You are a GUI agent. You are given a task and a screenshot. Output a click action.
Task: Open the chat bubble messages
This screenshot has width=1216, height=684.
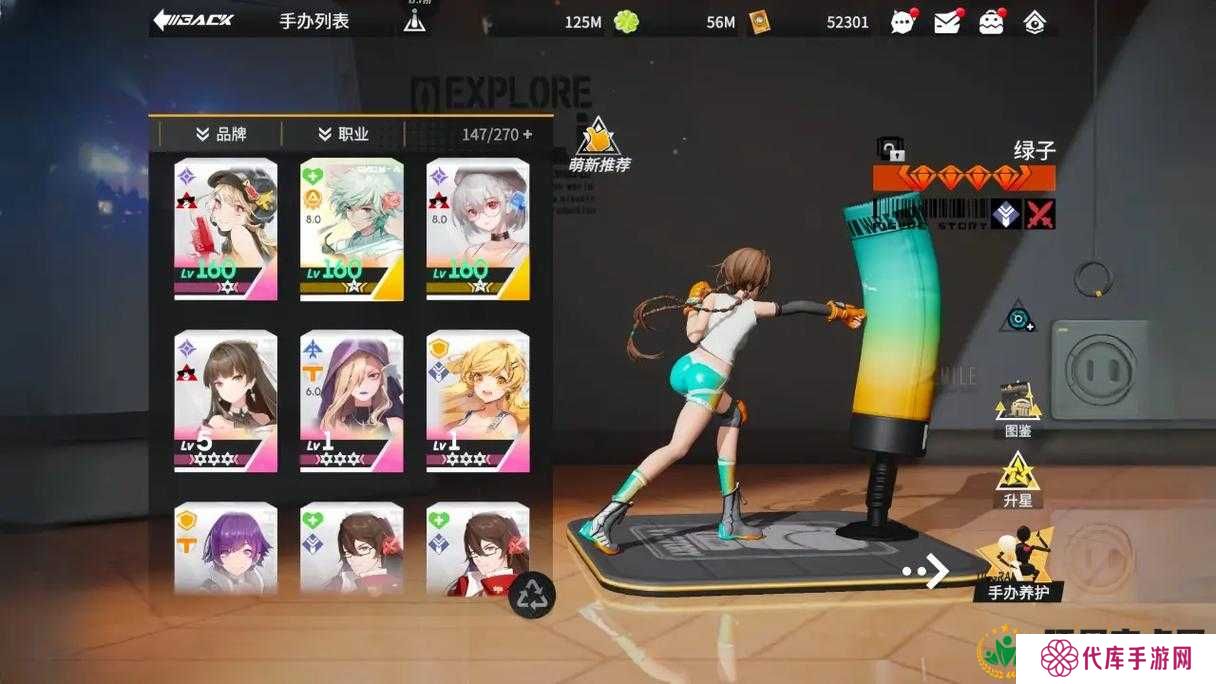click(x=903, y=21)
